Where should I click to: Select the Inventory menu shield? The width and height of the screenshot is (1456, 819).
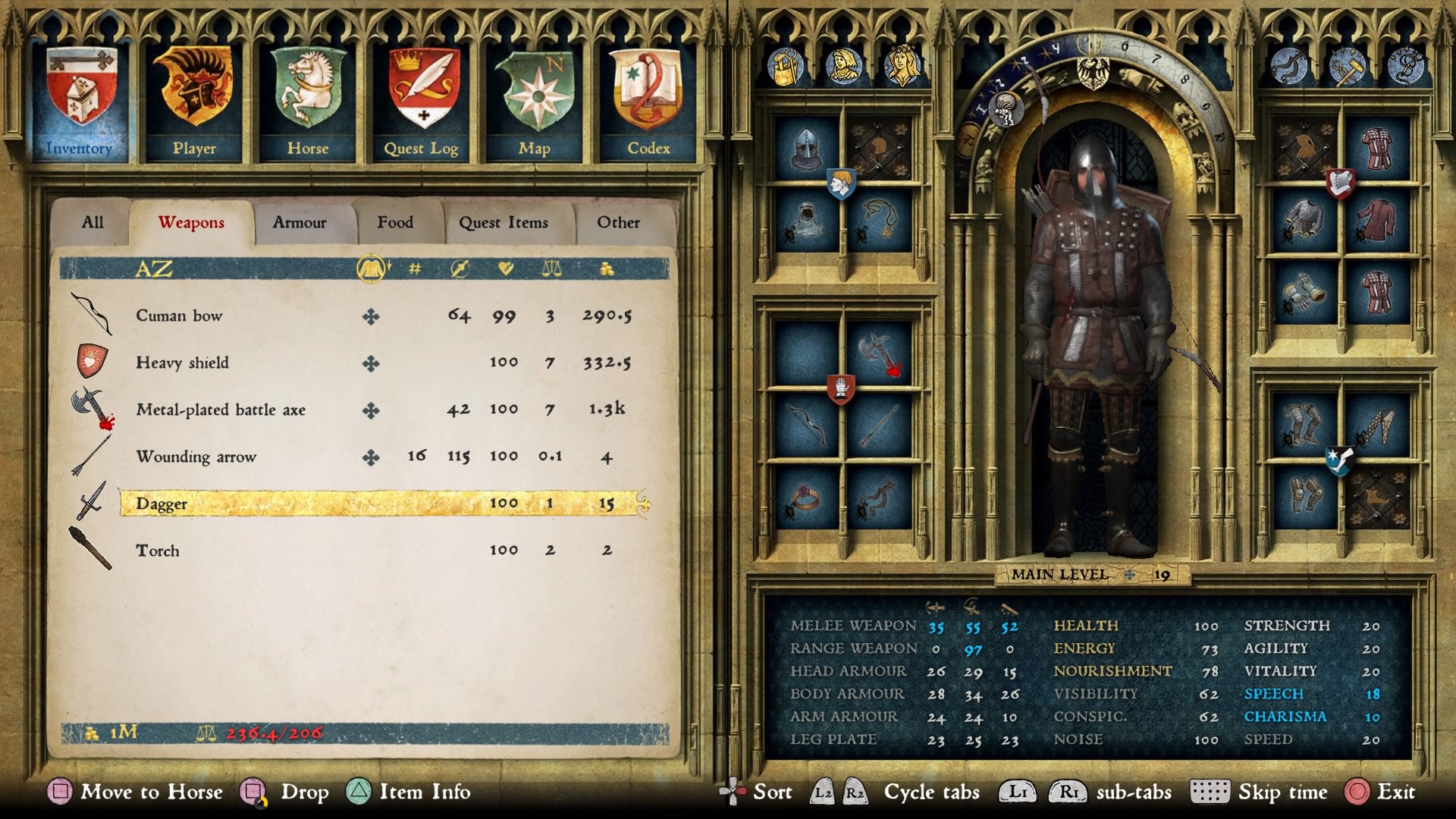[80, 102]
